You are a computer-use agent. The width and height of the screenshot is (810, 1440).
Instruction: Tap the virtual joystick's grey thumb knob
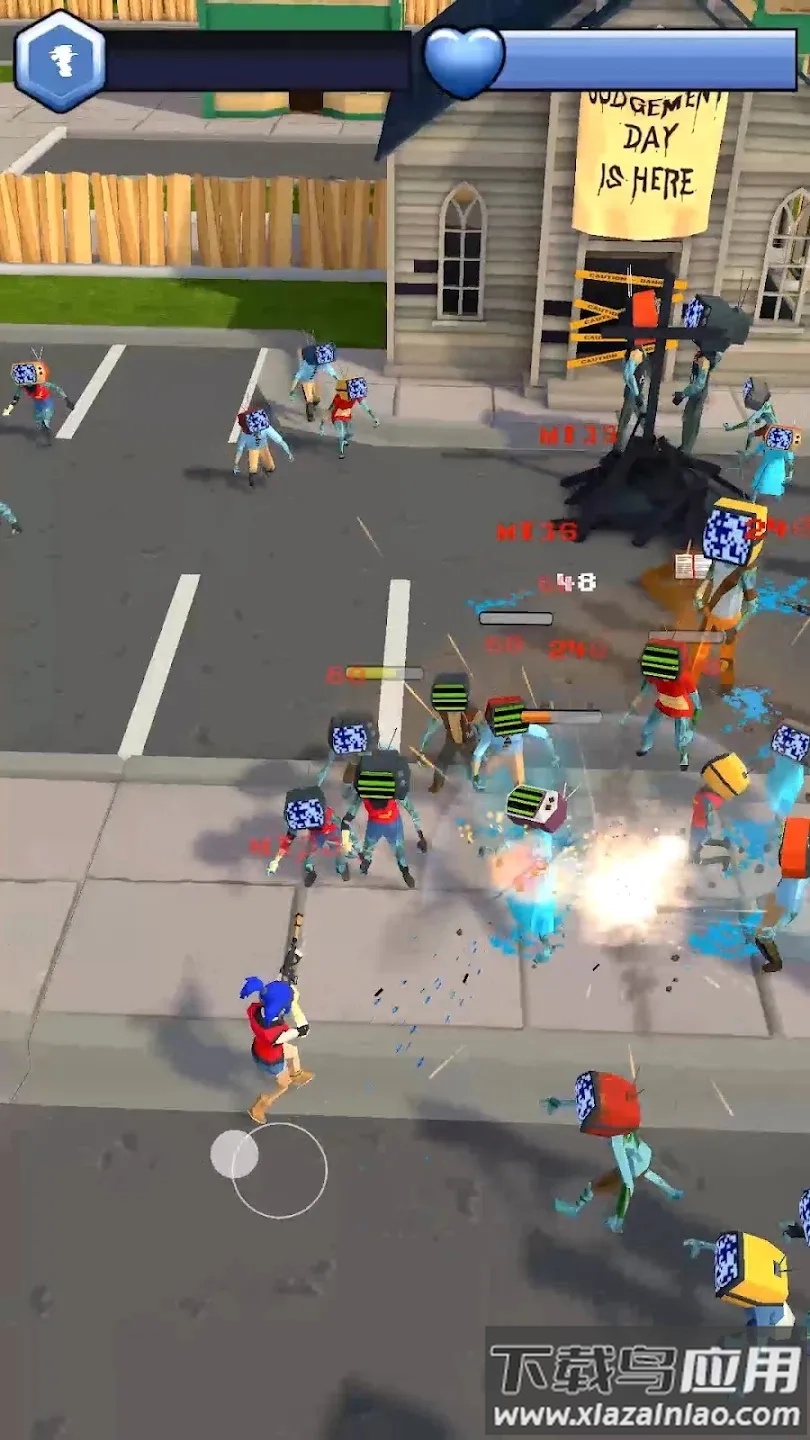point(234,1154)
